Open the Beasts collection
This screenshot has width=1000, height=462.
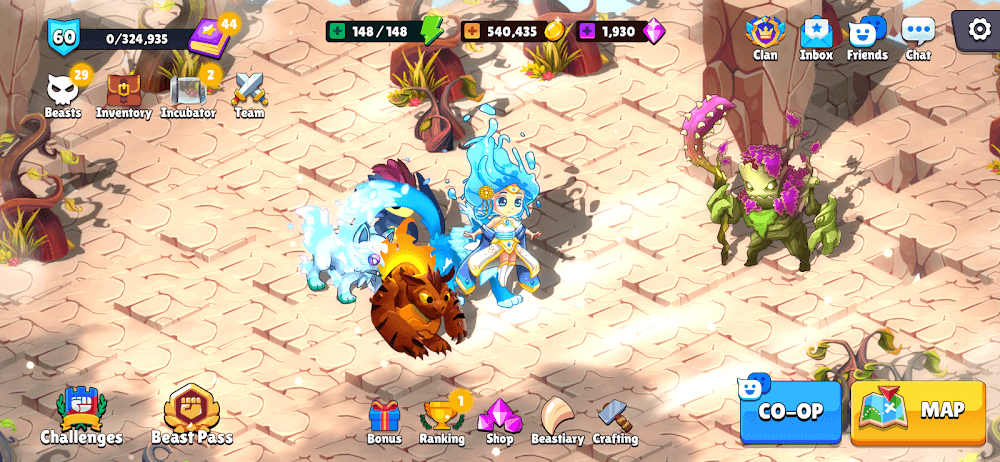(x=63, y=94)
